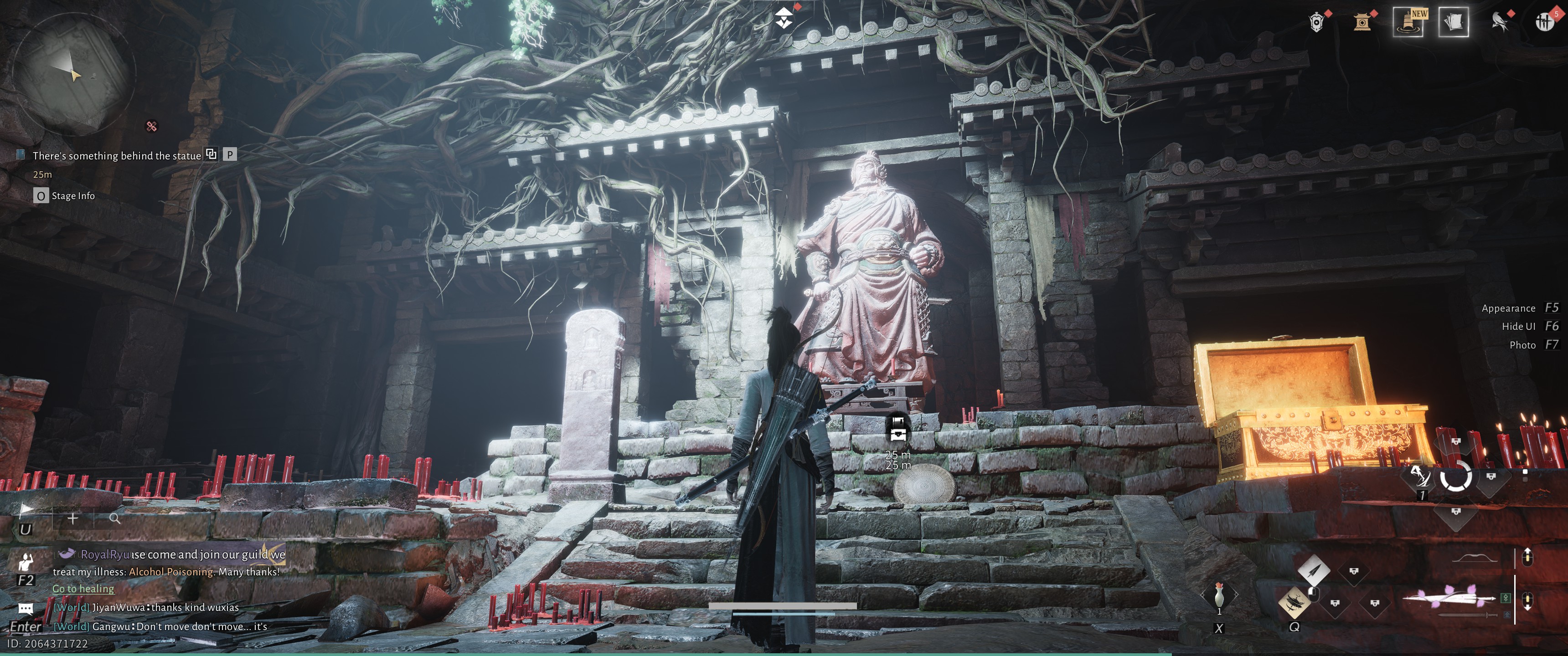Open the stacked paper cards icon

(1453, 22)
